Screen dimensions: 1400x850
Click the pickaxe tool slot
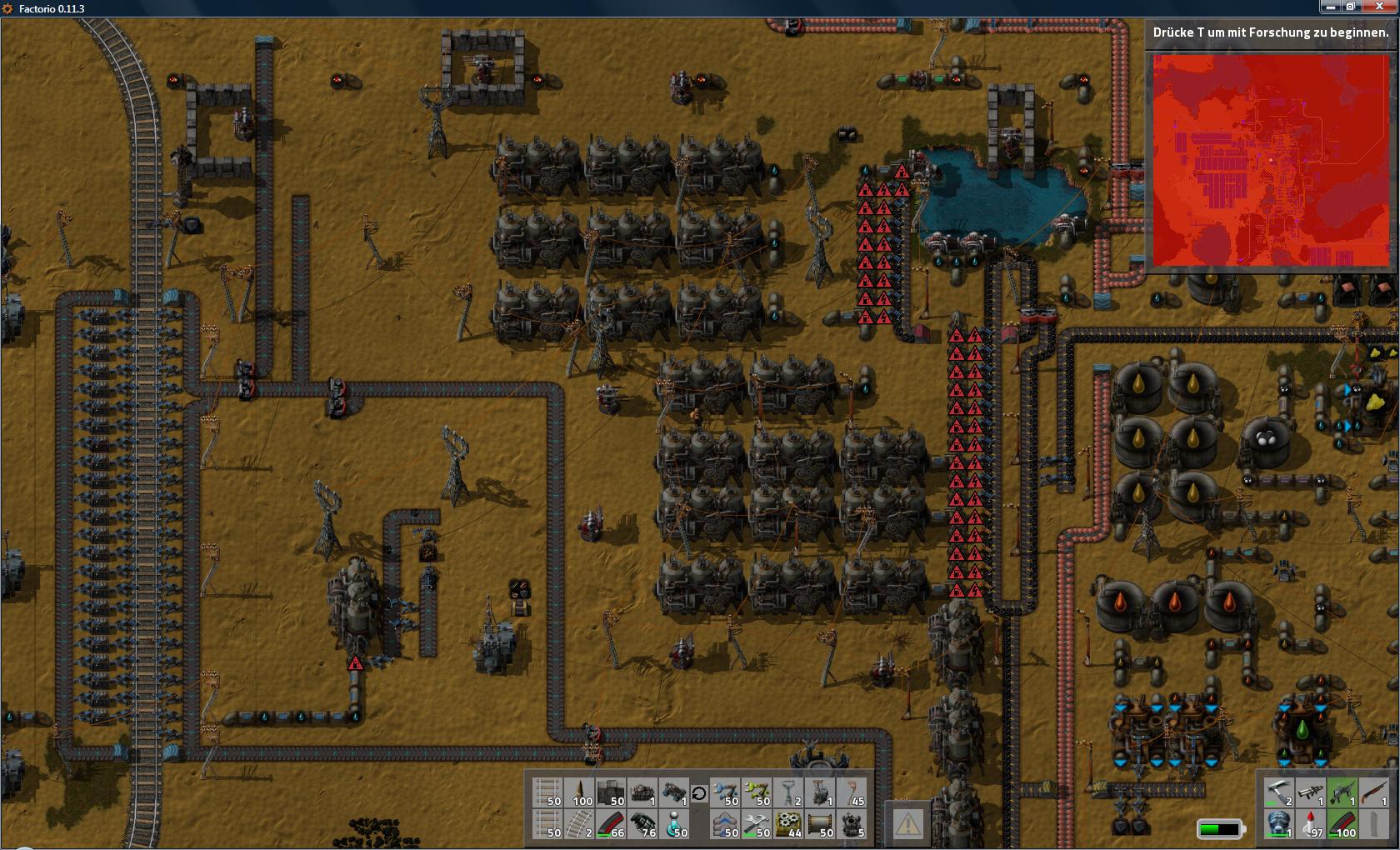coord(1278,792)
